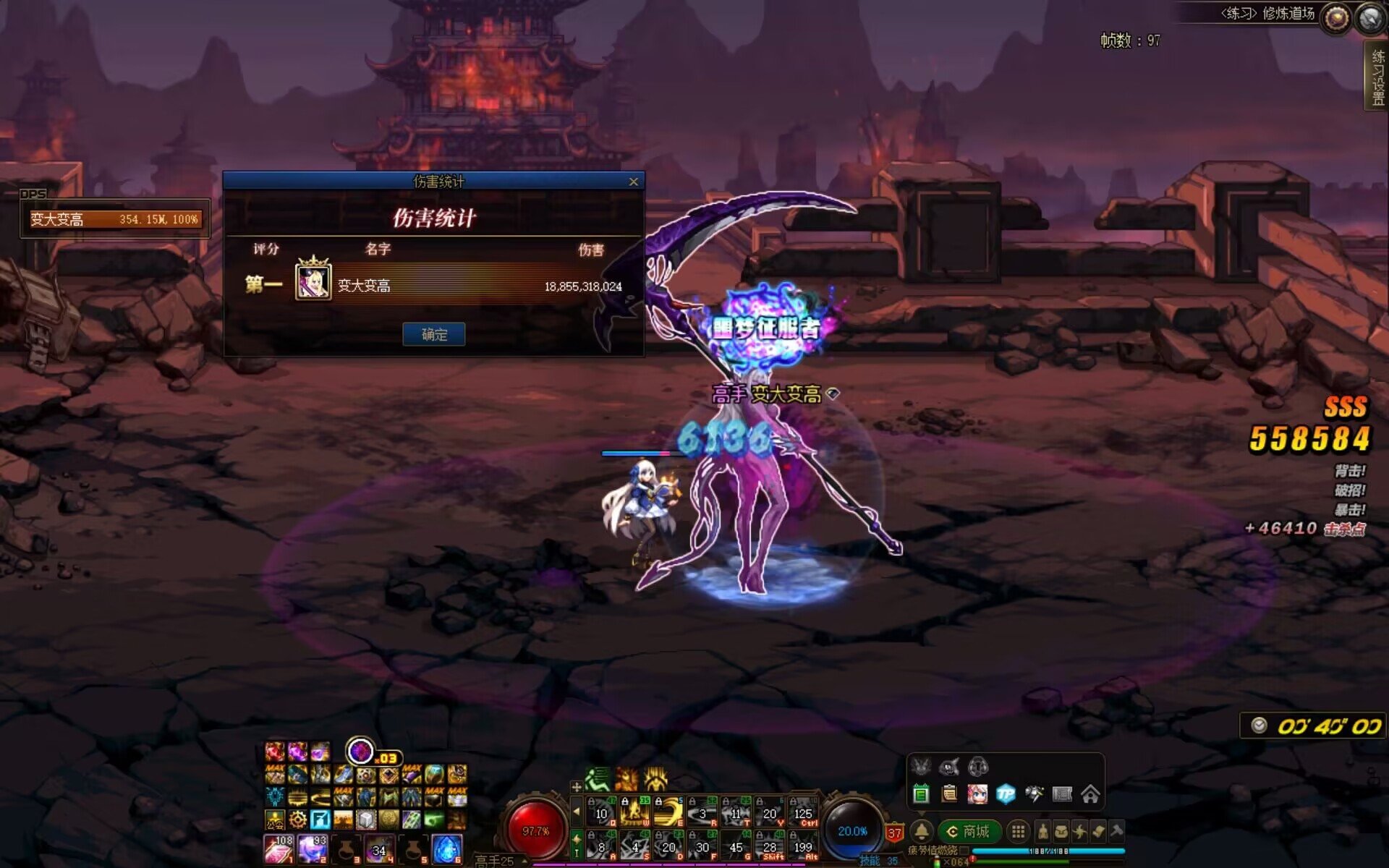The width and height of the screenshot is (1389, 868).
Task: Confirm the damage statistics with 确定
Action: pos(433,334)
